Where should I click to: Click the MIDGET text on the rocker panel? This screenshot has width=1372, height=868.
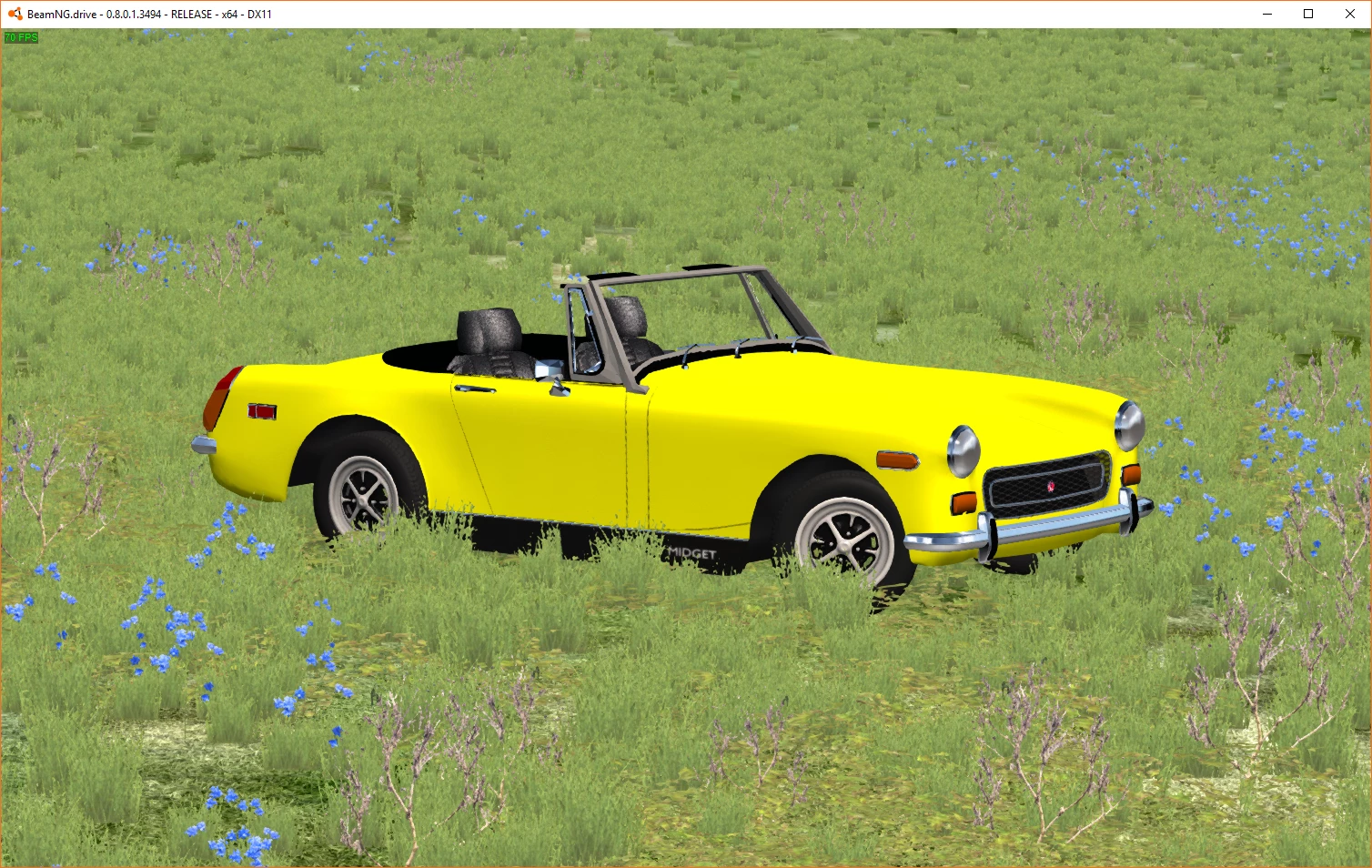[x=690, y=552]
